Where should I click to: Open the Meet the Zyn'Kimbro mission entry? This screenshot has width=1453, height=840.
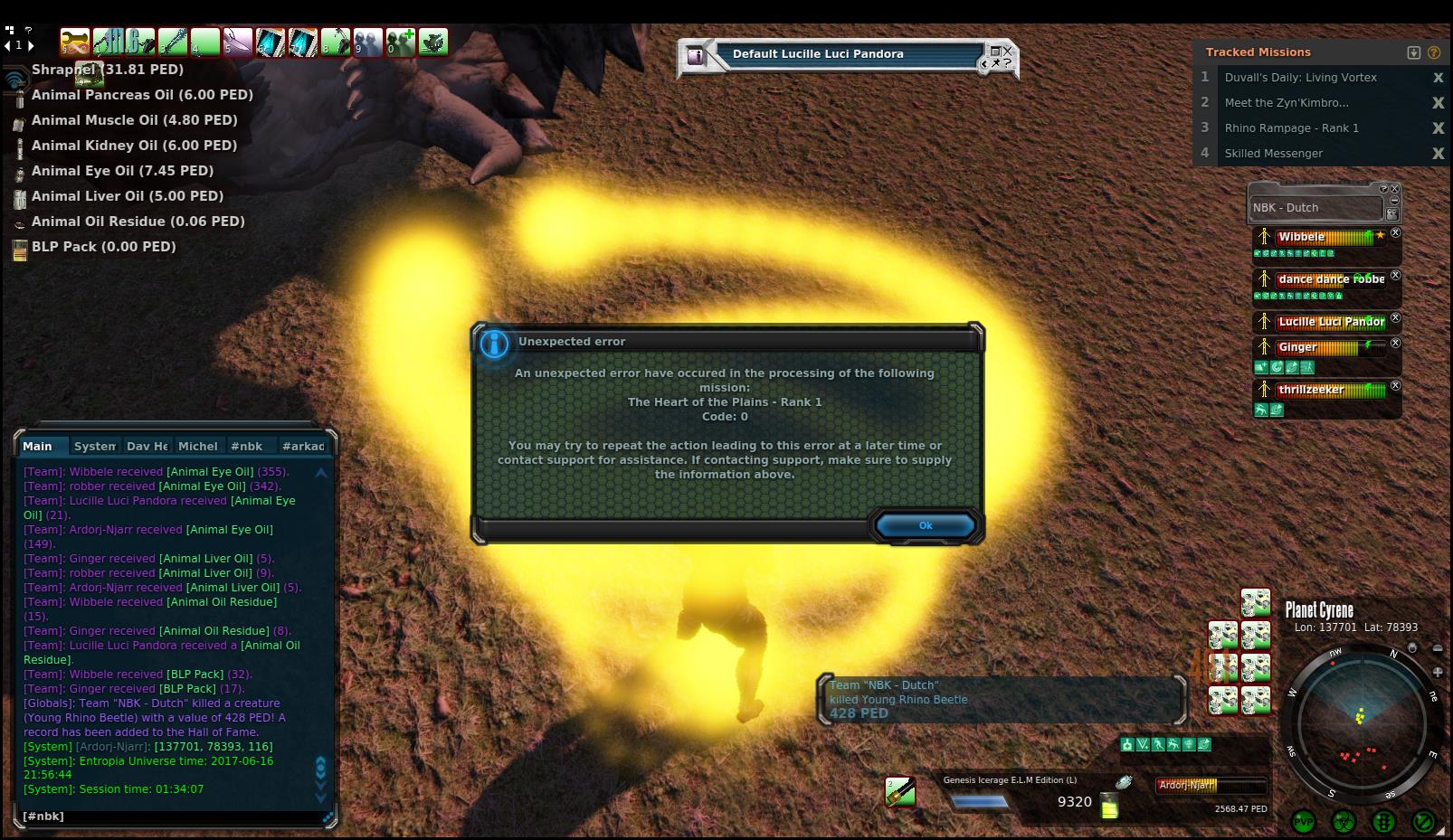(x=1286, y=103)
